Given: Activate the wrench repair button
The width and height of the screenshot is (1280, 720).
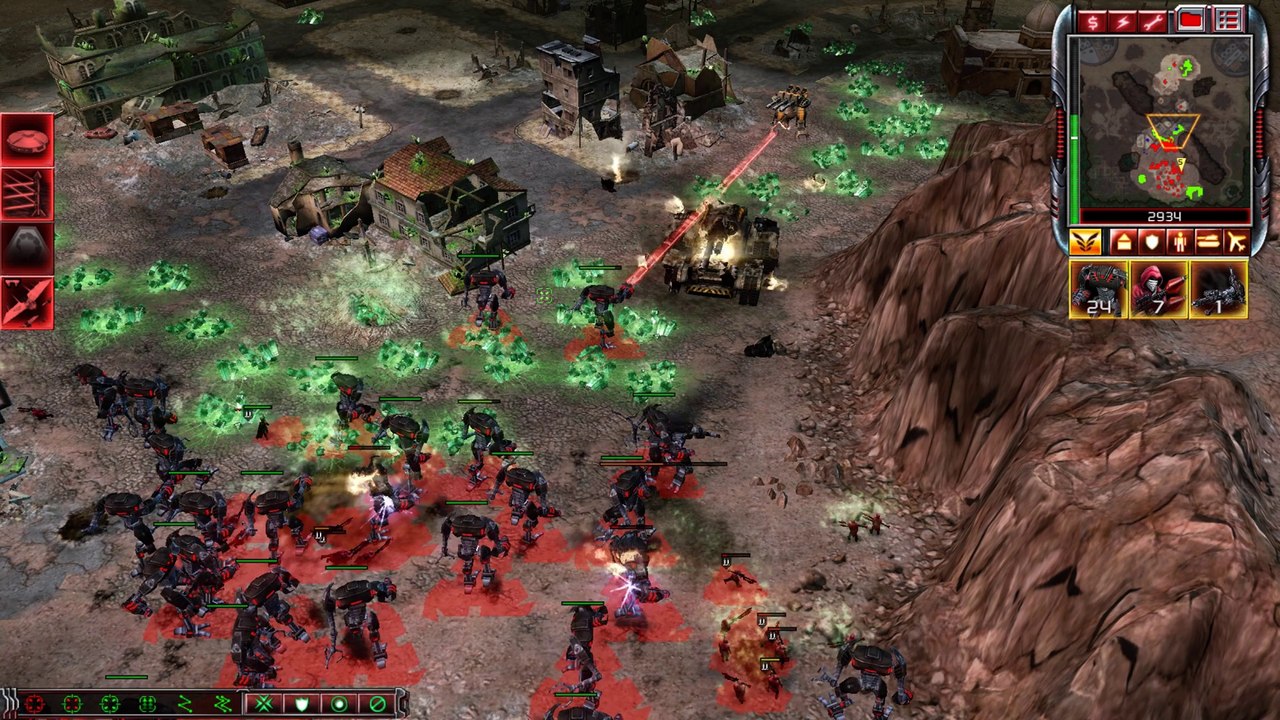Looking at the screenshot, I should [1156, 20].
